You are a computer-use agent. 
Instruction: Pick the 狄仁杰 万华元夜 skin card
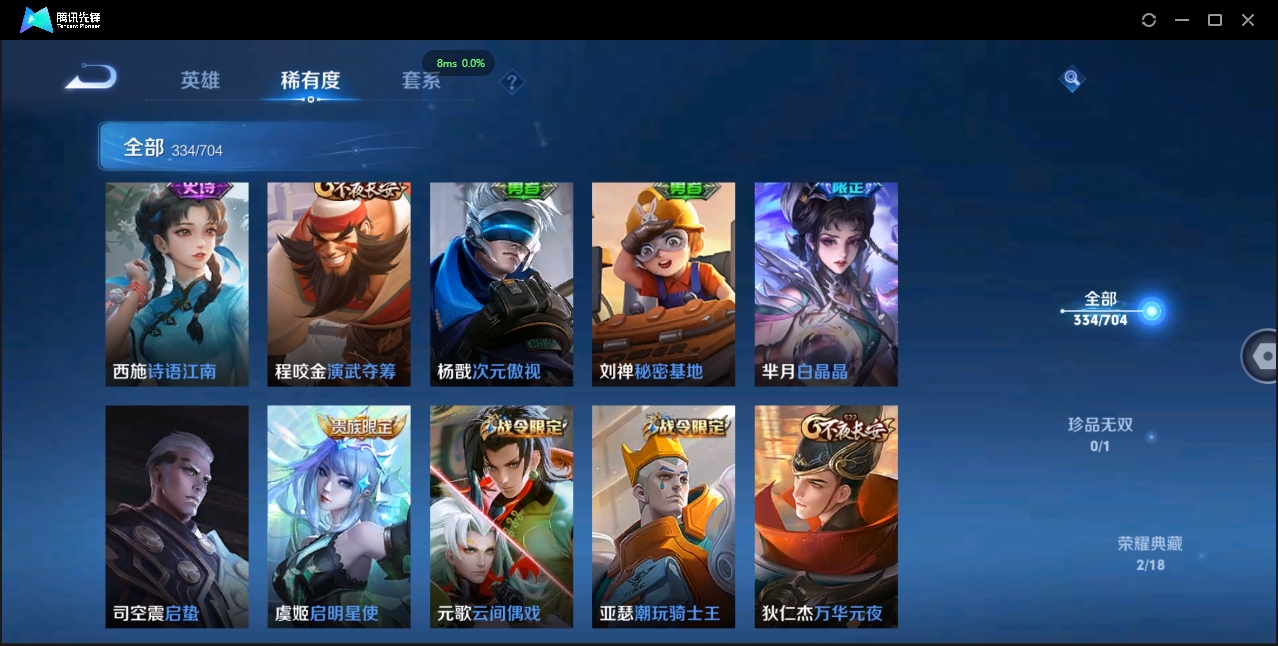point(826,516)
